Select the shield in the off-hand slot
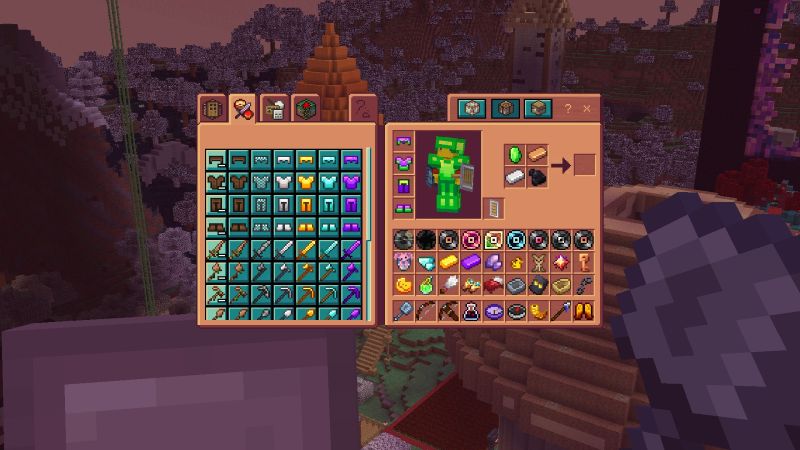This screenshot has width=800, height=450. pyautogui.click(x=493, y=207)
